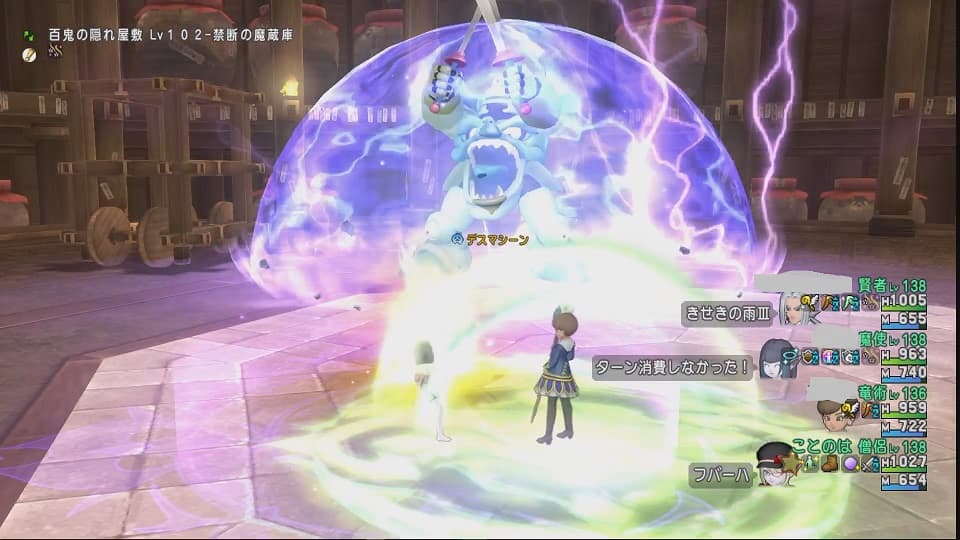Inspect the purple orb buff on ことのは
960x540 pixels.
pyautogui.click(x=852, y=463)
